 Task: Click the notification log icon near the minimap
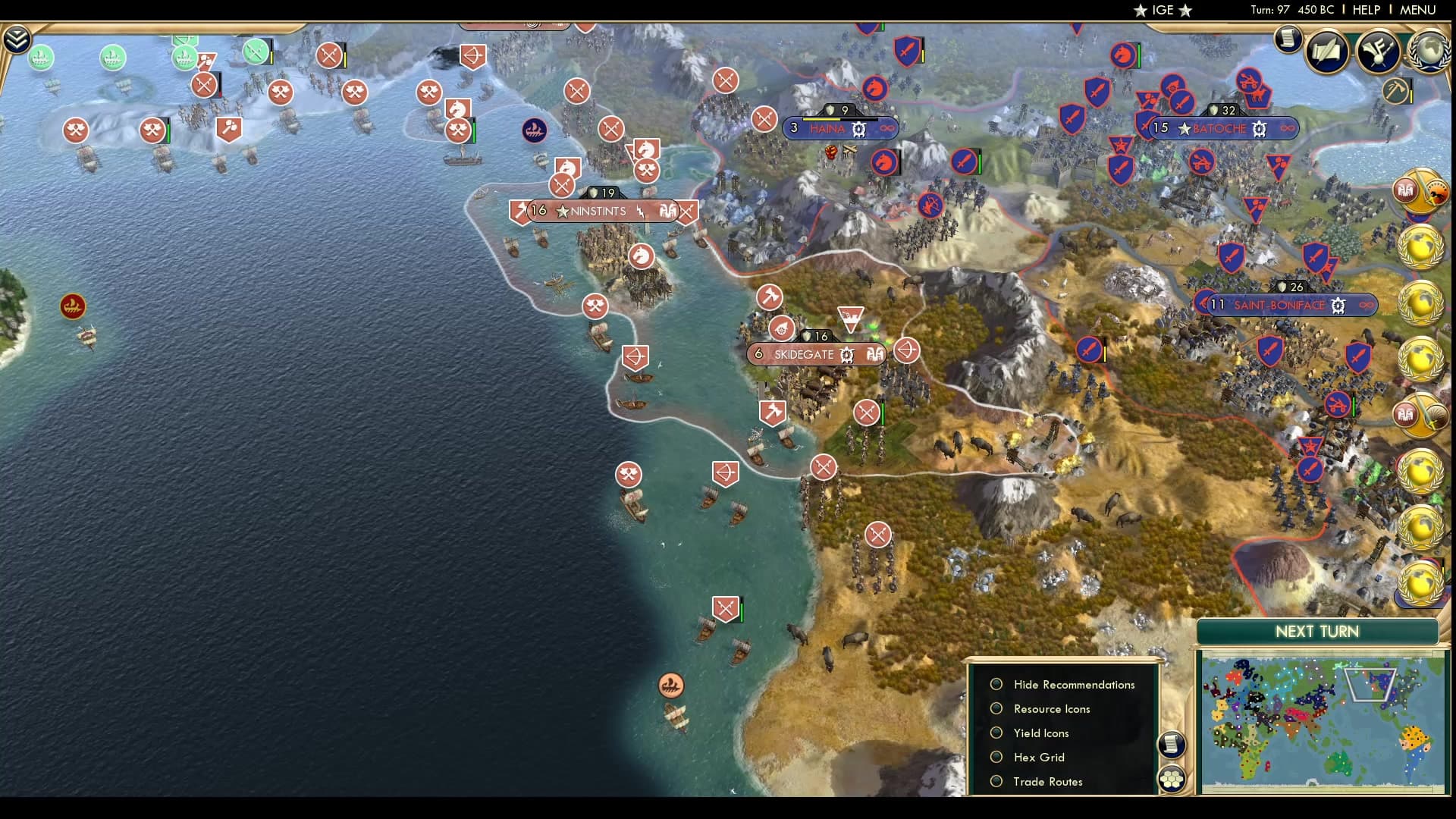1172,745
